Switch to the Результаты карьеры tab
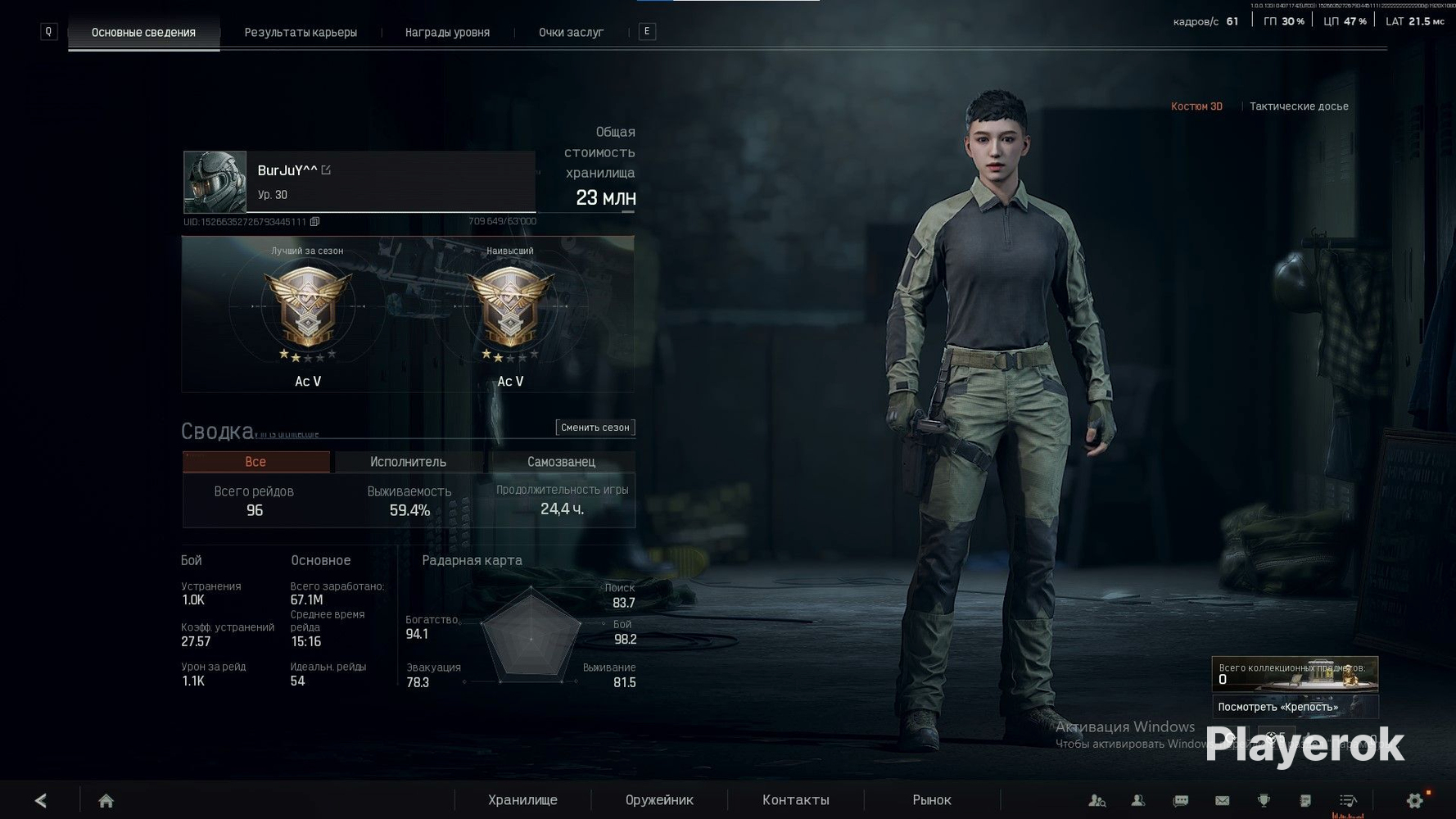Image resolution: width=1456 pixels, height=819 pixels. click(301, 33)
